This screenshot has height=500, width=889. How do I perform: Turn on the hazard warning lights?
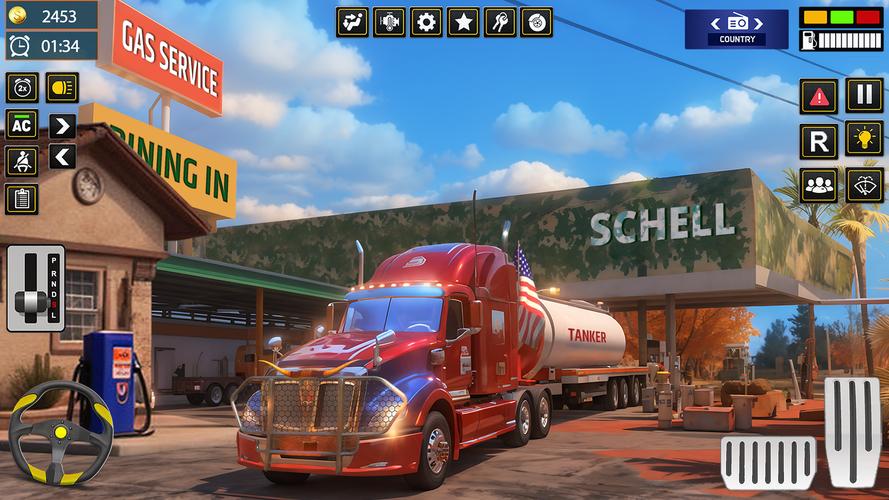click(x=818, y=96)
